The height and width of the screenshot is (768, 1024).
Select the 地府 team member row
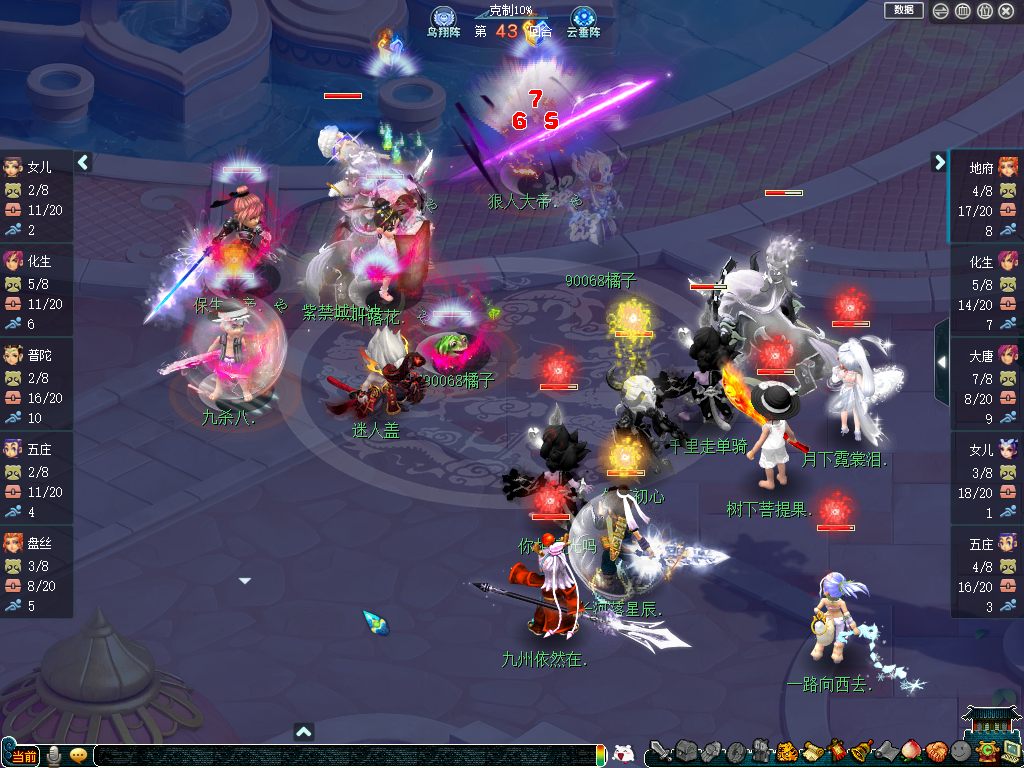click(x=986, y=197)
